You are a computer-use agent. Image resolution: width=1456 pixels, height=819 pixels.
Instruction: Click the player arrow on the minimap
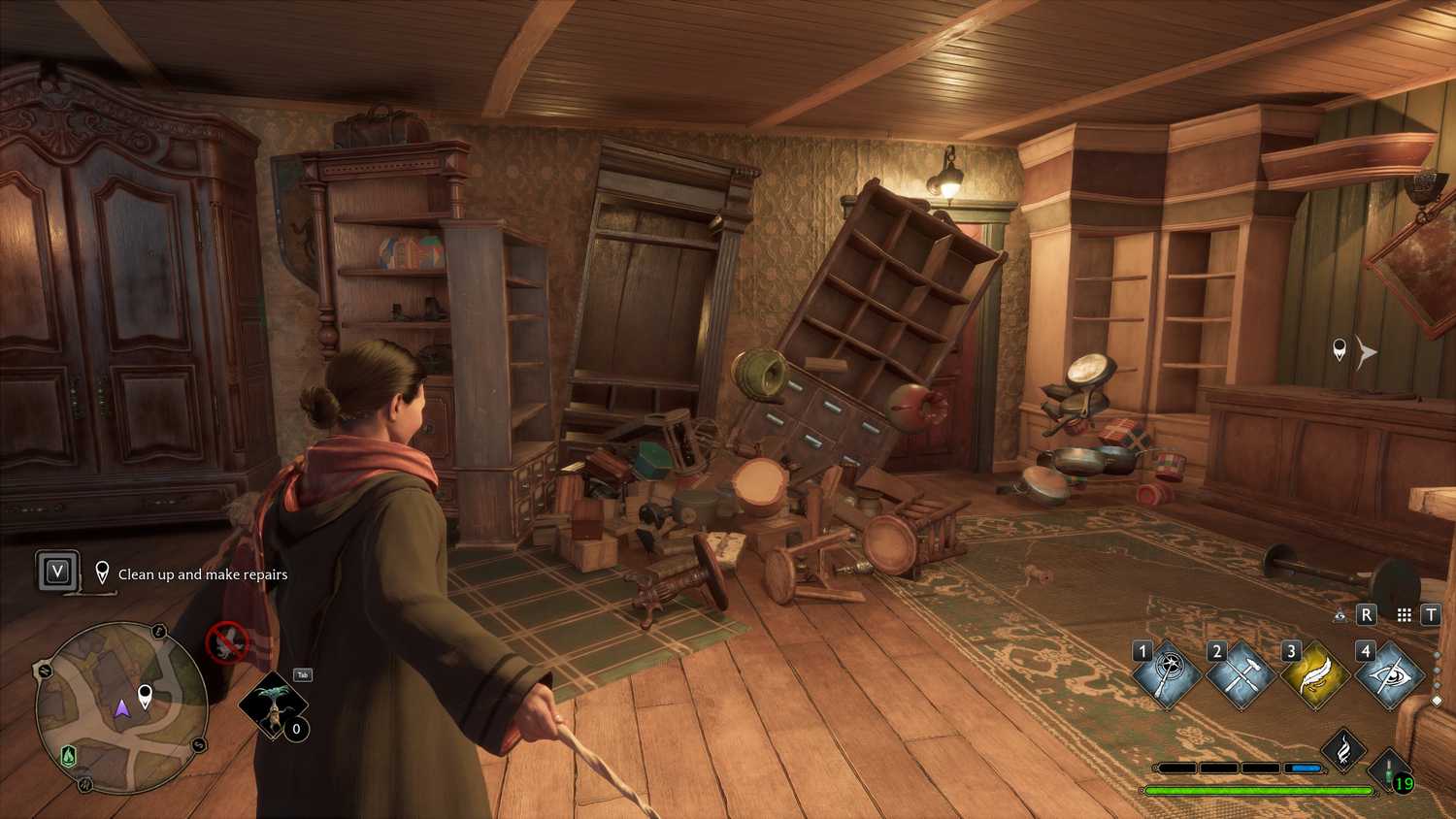point(122,709)
